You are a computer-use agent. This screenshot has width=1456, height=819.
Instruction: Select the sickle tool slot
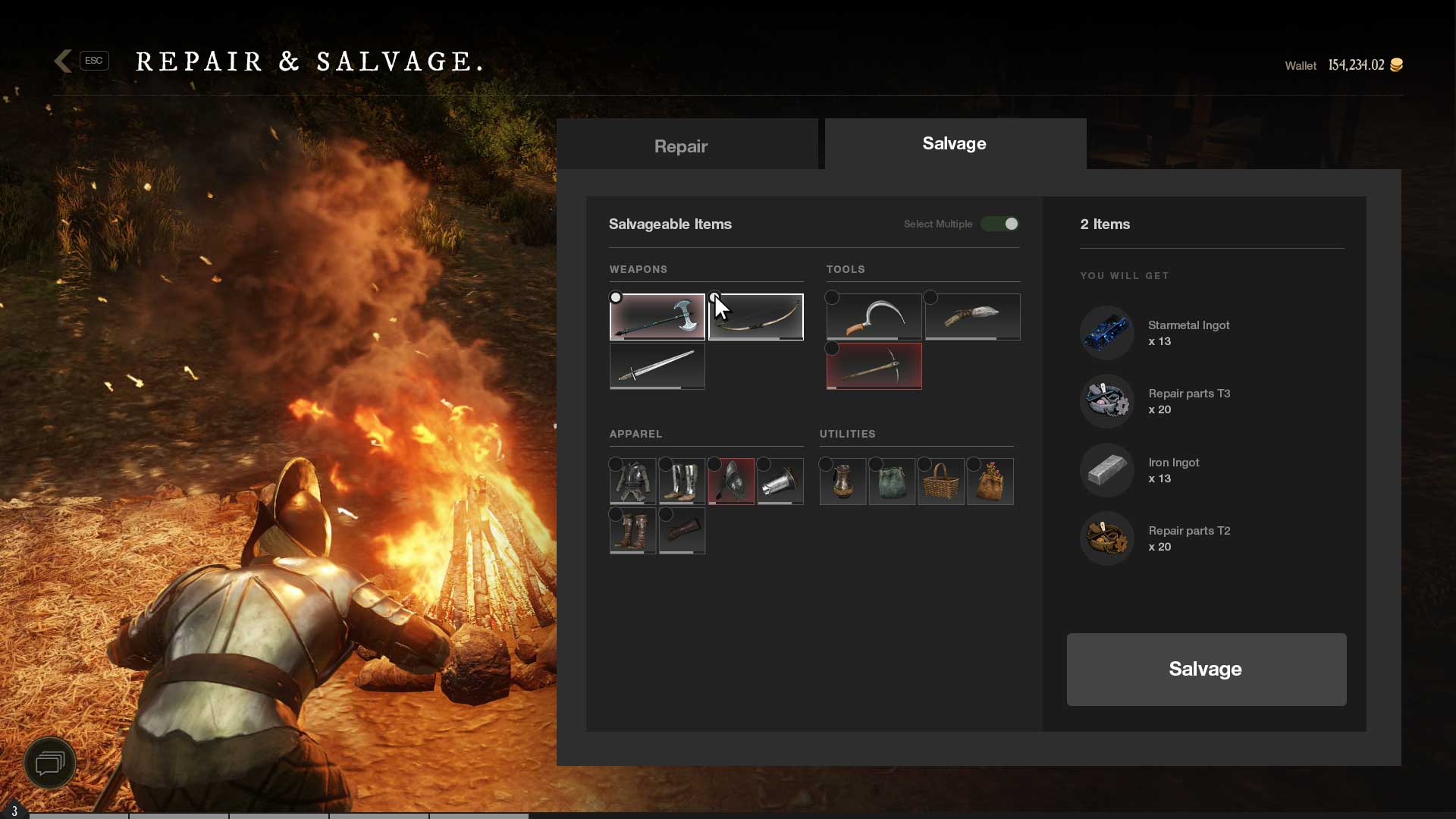click(x=874, y=317)
